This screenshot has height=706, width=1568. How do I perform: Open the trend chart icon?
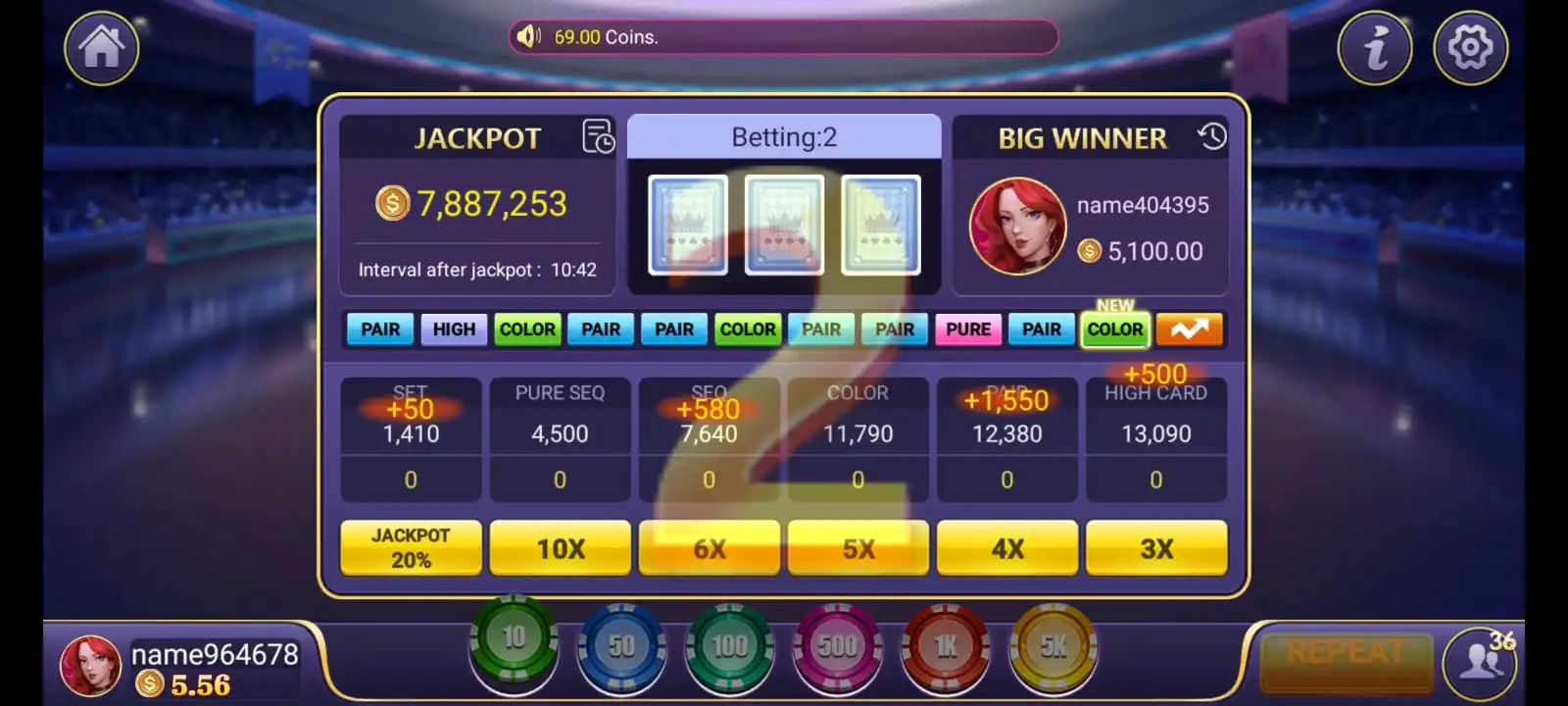click(x=1188, y=328)
